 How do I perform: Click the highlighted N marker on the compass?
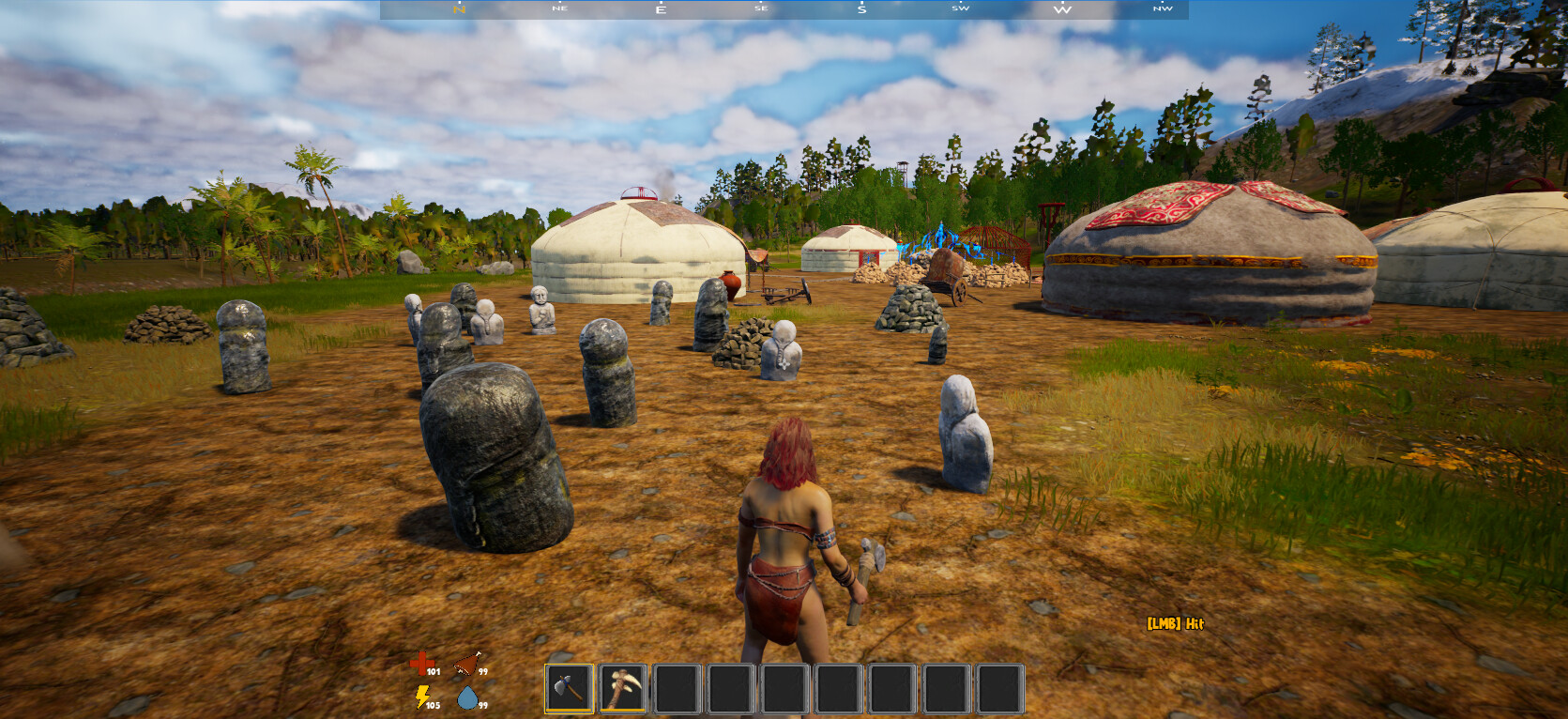(458, 9)
